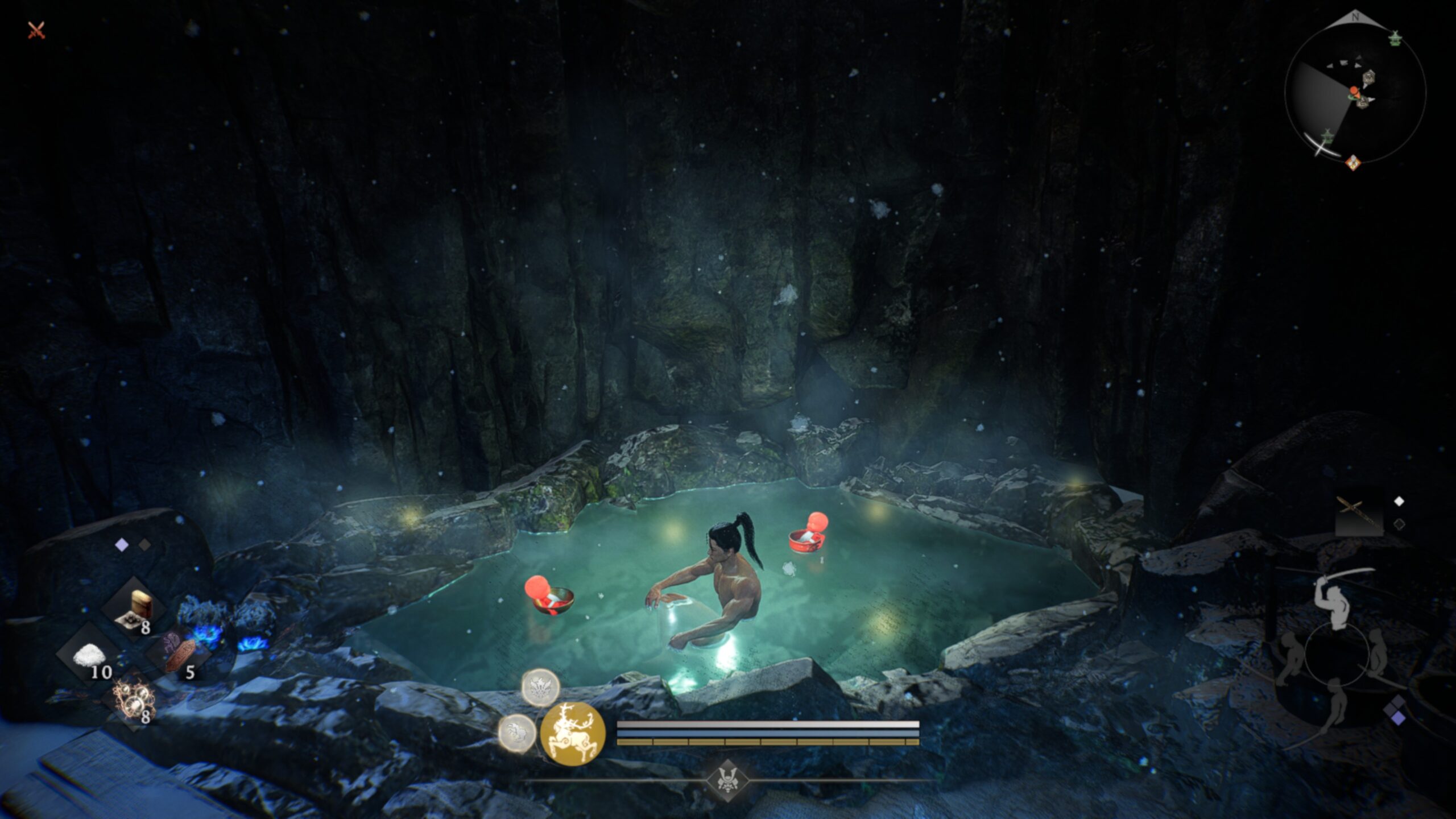Click the samurai helmet emblem
This screenshot has width=1456, height=819.
(727, 780)
